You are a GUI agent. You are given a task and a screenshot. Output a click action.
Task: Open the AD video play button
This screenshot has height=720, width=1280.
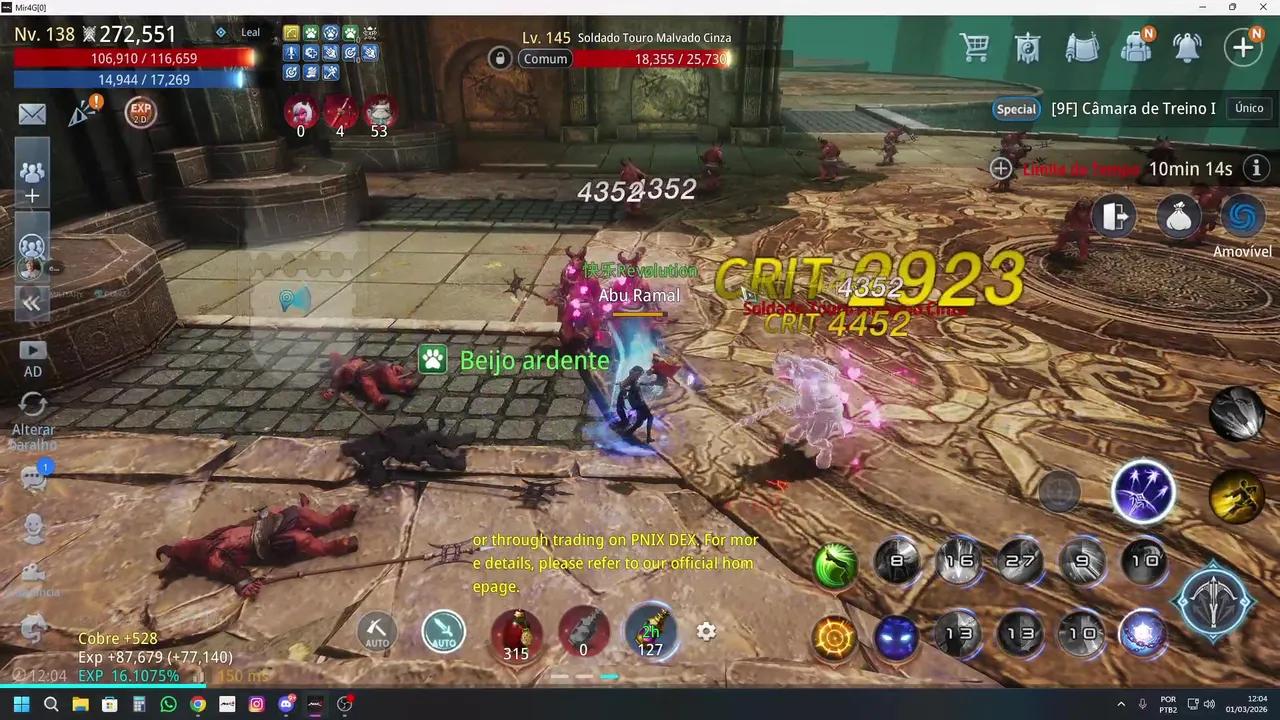coord(32,349)
